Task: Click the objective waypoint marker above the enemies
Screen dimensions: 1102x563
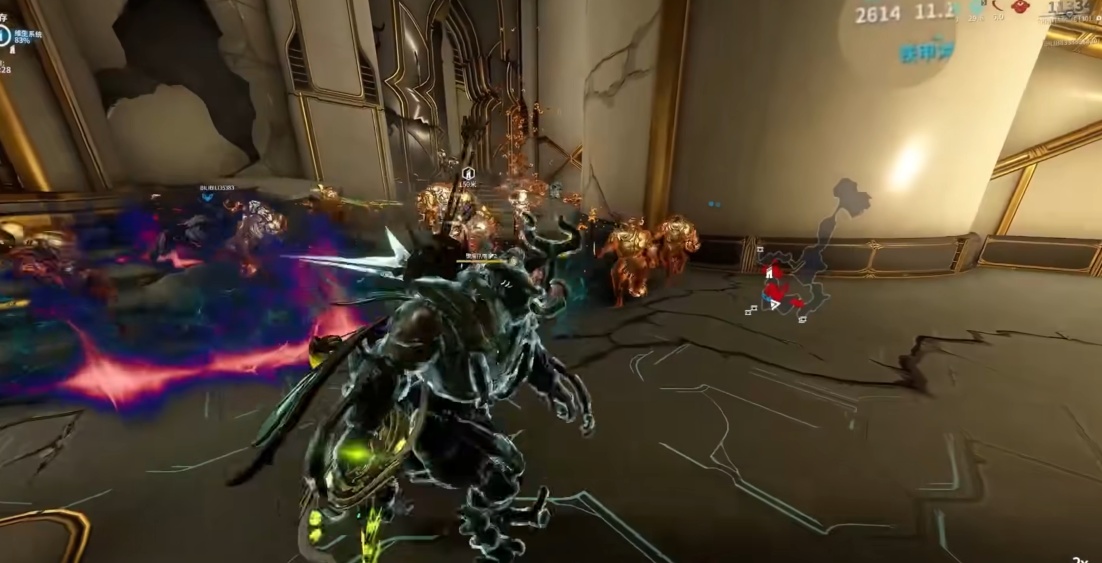Action: tap(469, 172)
